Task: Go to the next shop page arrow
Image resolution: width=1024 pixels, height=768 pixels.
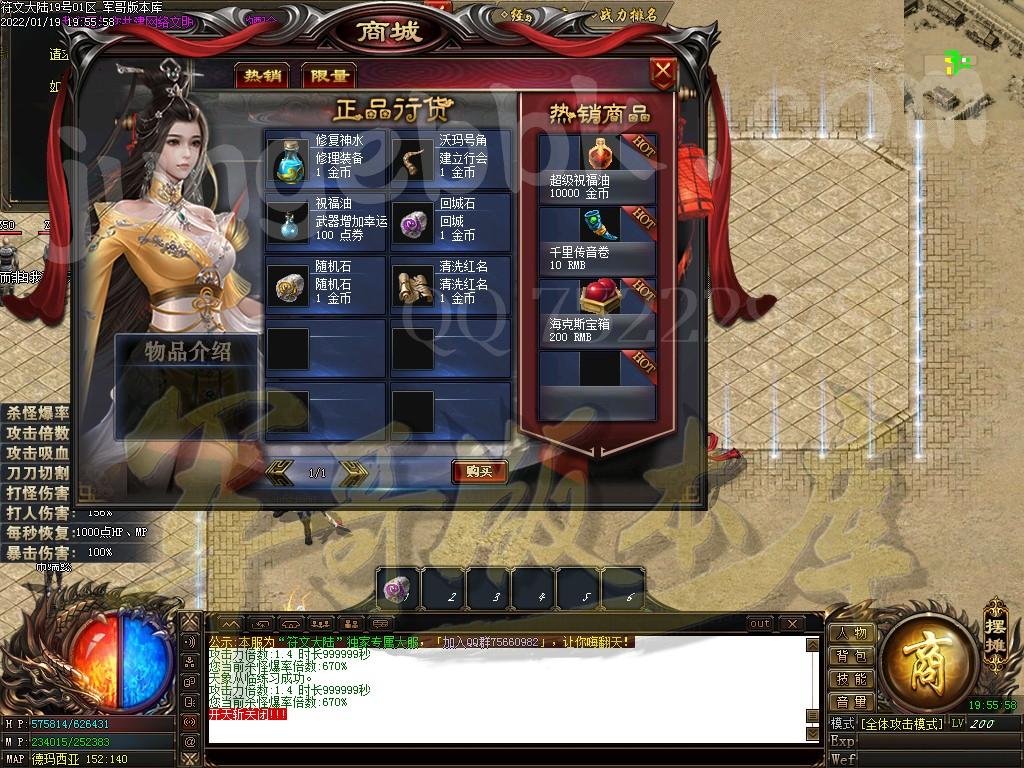Action: [353, 472]
